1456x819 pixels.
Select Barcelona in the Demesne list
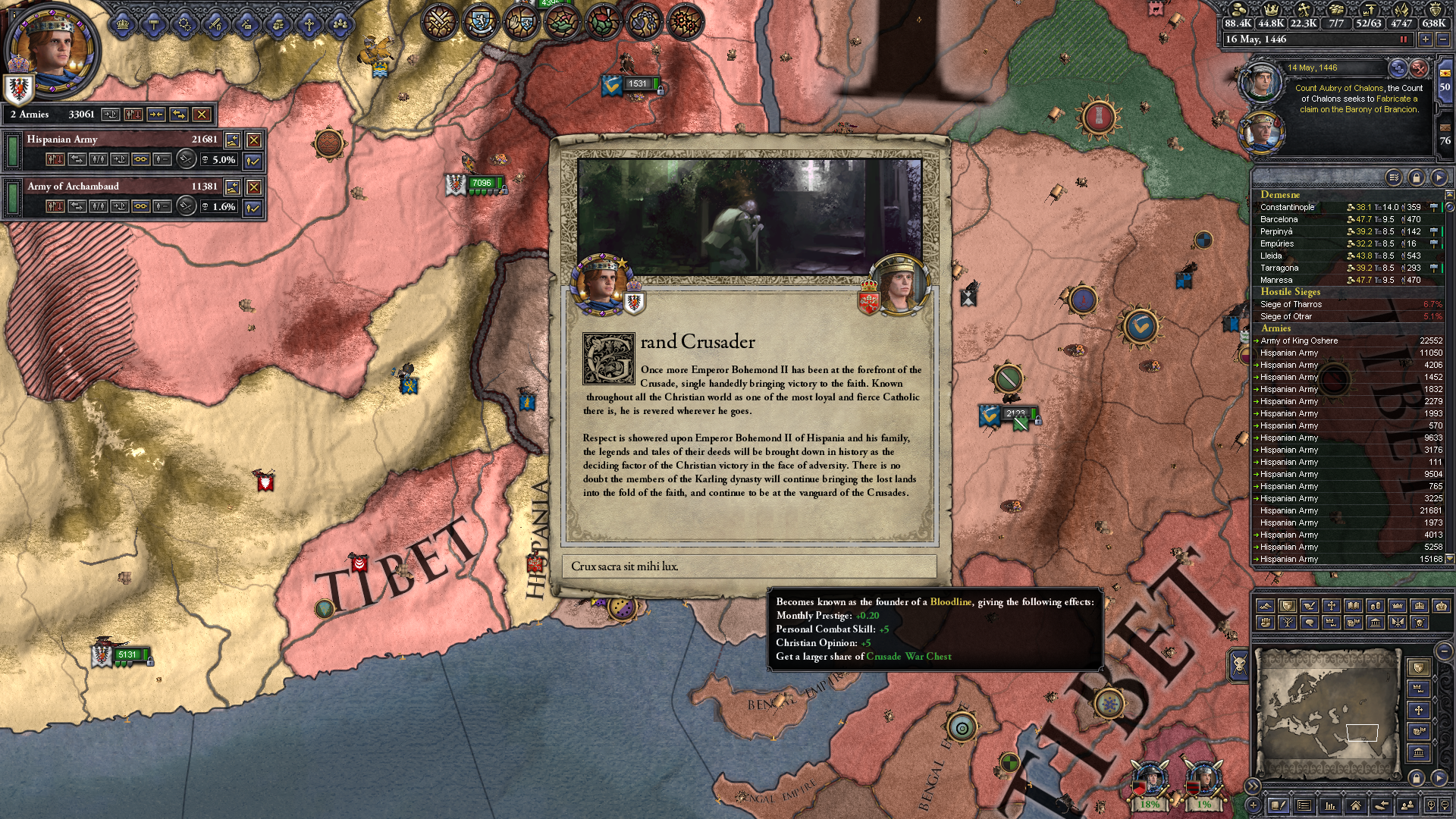click(1279, 219)
